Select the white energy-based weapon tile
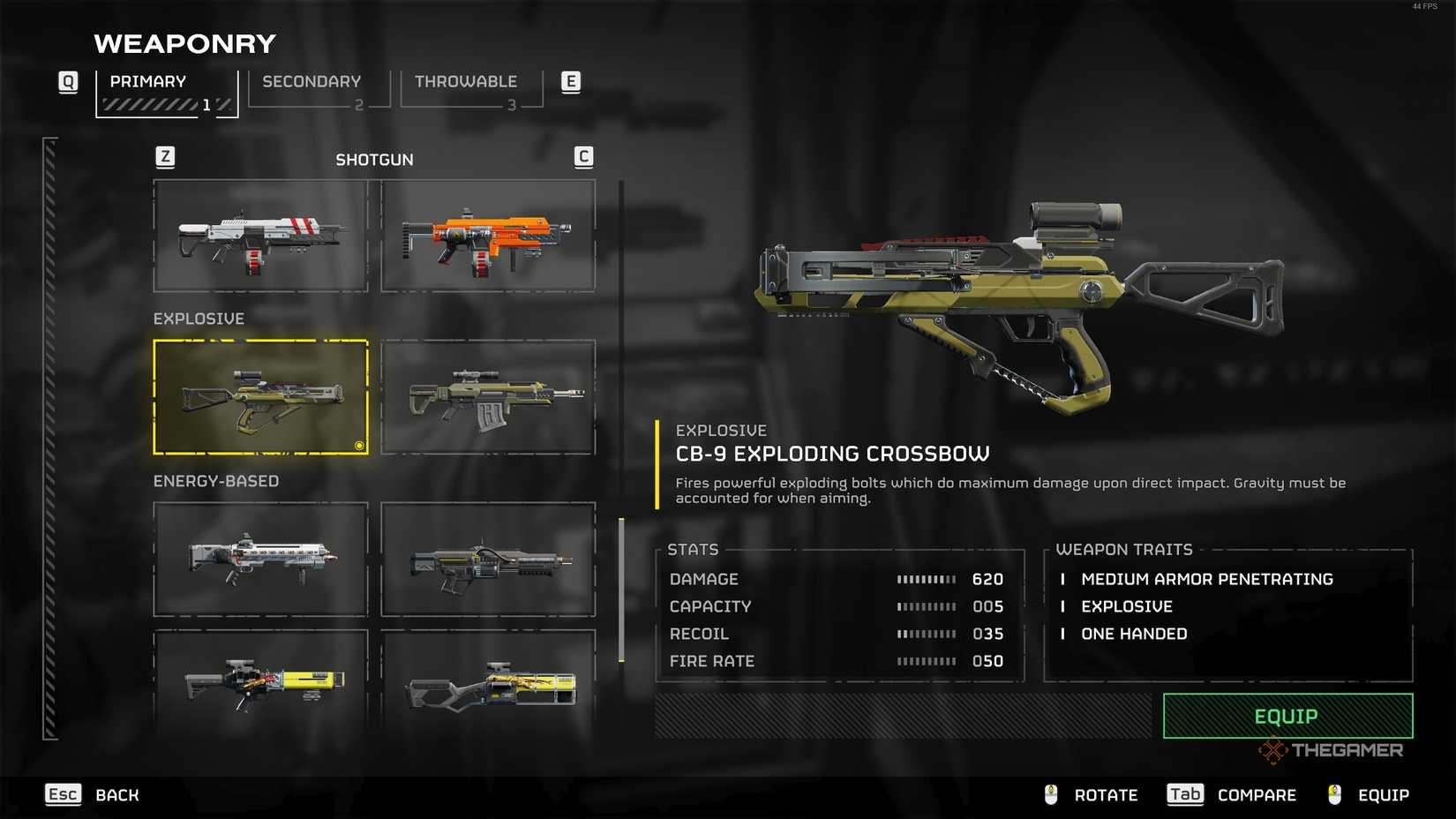This screenshot has width=1456, height=819. [x=260, y=559]
